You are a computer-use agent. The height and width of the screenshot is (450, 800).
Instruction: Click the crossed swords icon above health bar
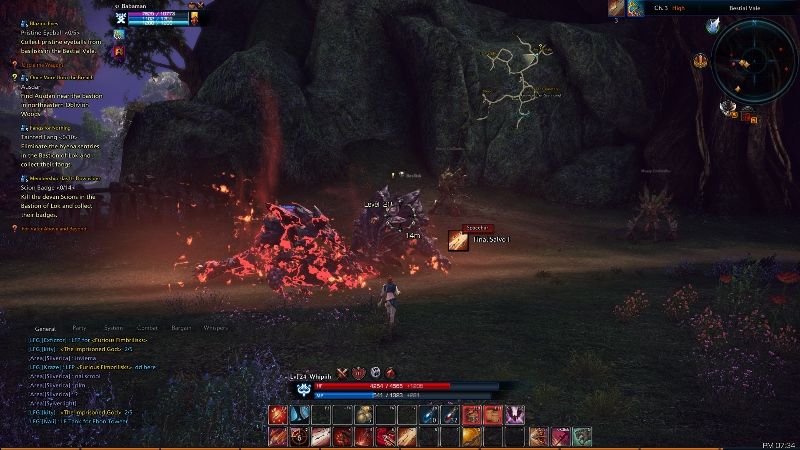[341, 372]
